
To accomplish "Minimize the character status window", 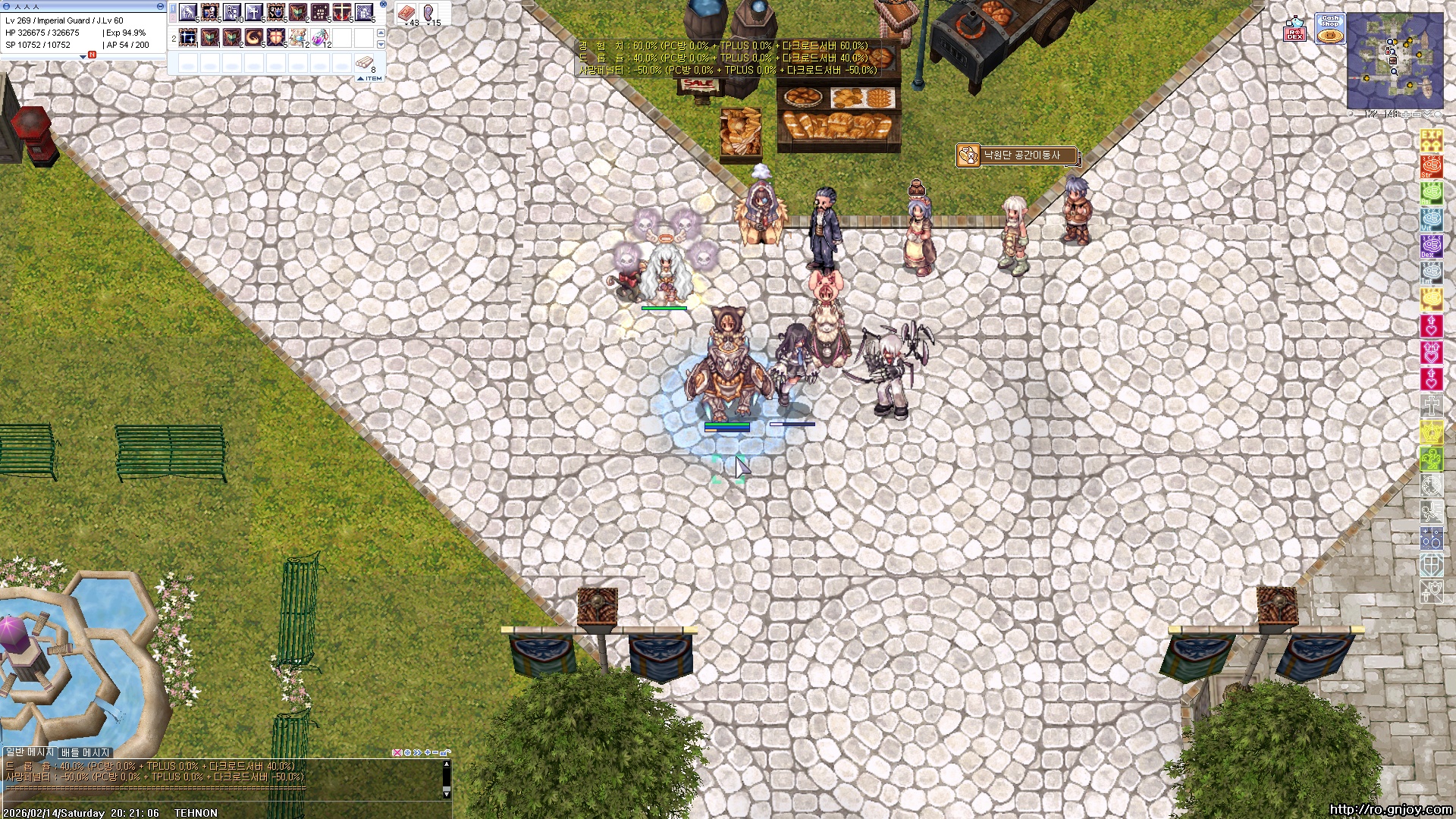I will (x=160, y=6).
